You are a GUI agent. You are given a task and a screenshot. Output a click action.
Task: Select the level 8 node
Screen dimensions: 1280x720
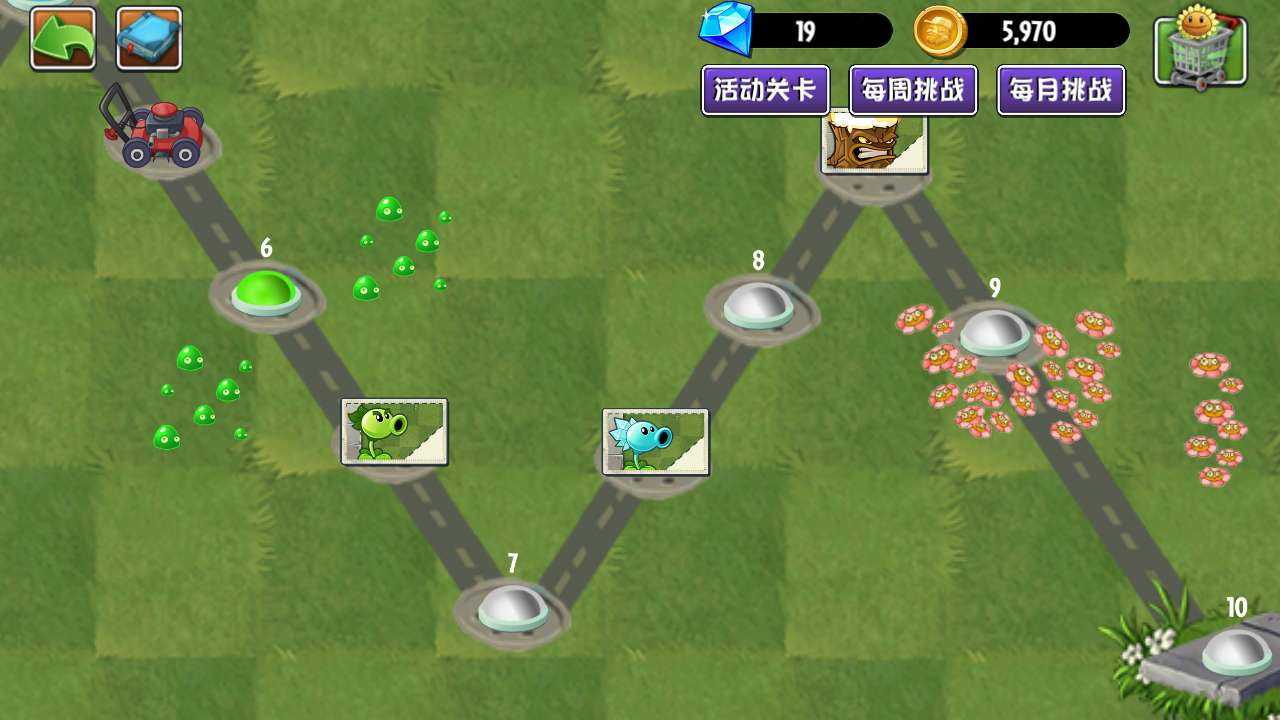point(758,308)
